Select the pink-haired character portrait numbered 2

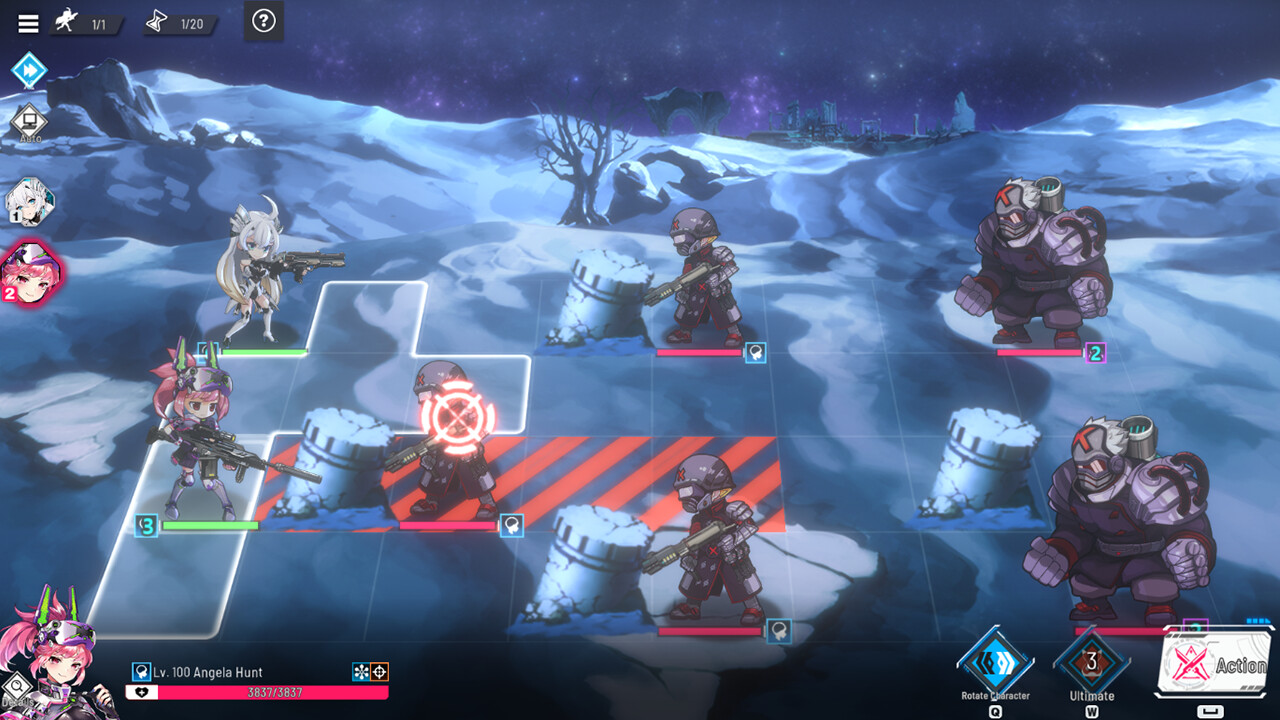click(30, 271)
